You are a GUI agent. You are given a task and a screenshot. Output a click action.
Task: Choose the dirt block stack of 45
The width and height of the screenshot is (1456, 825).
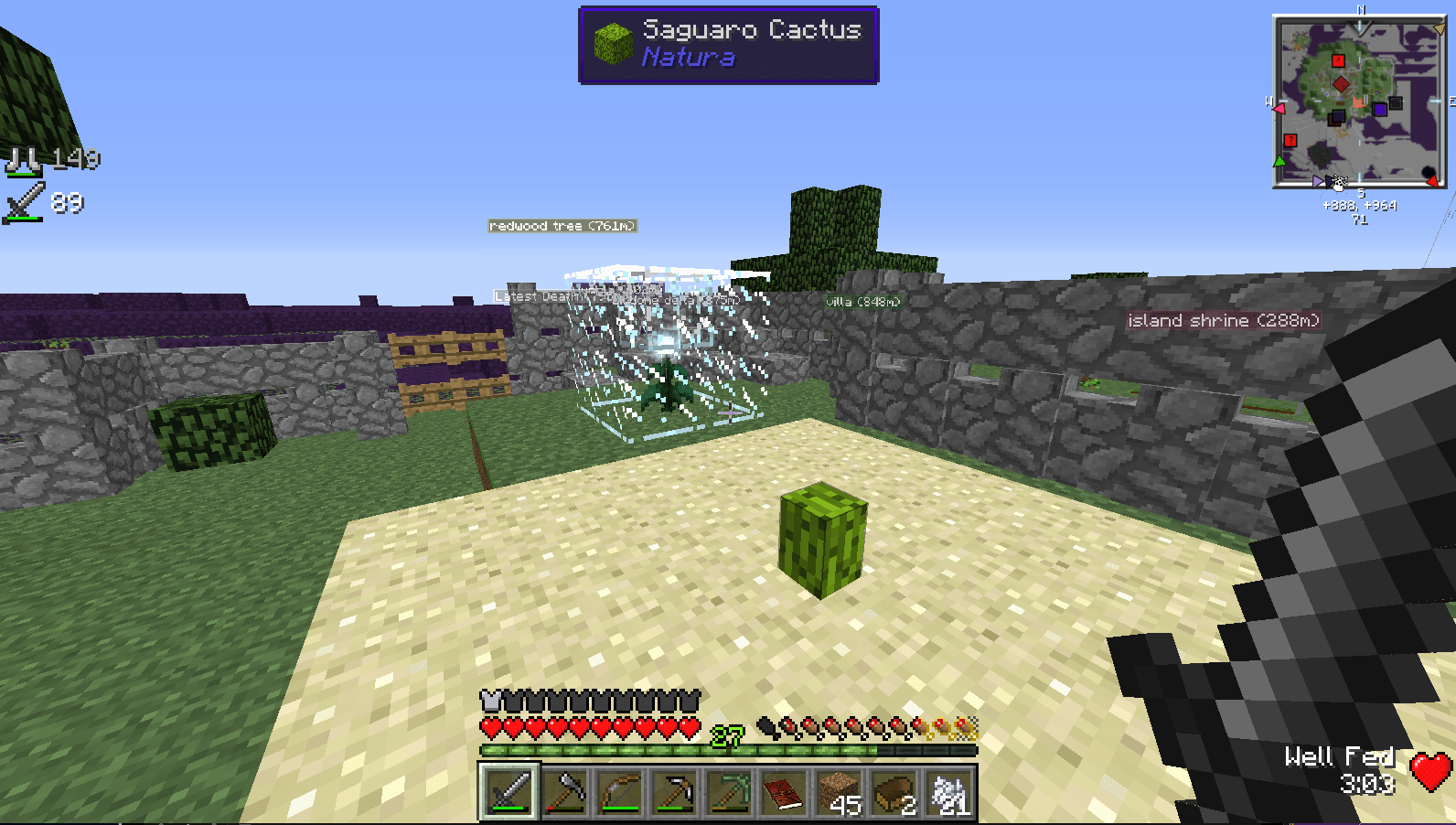tap(839, 792)
